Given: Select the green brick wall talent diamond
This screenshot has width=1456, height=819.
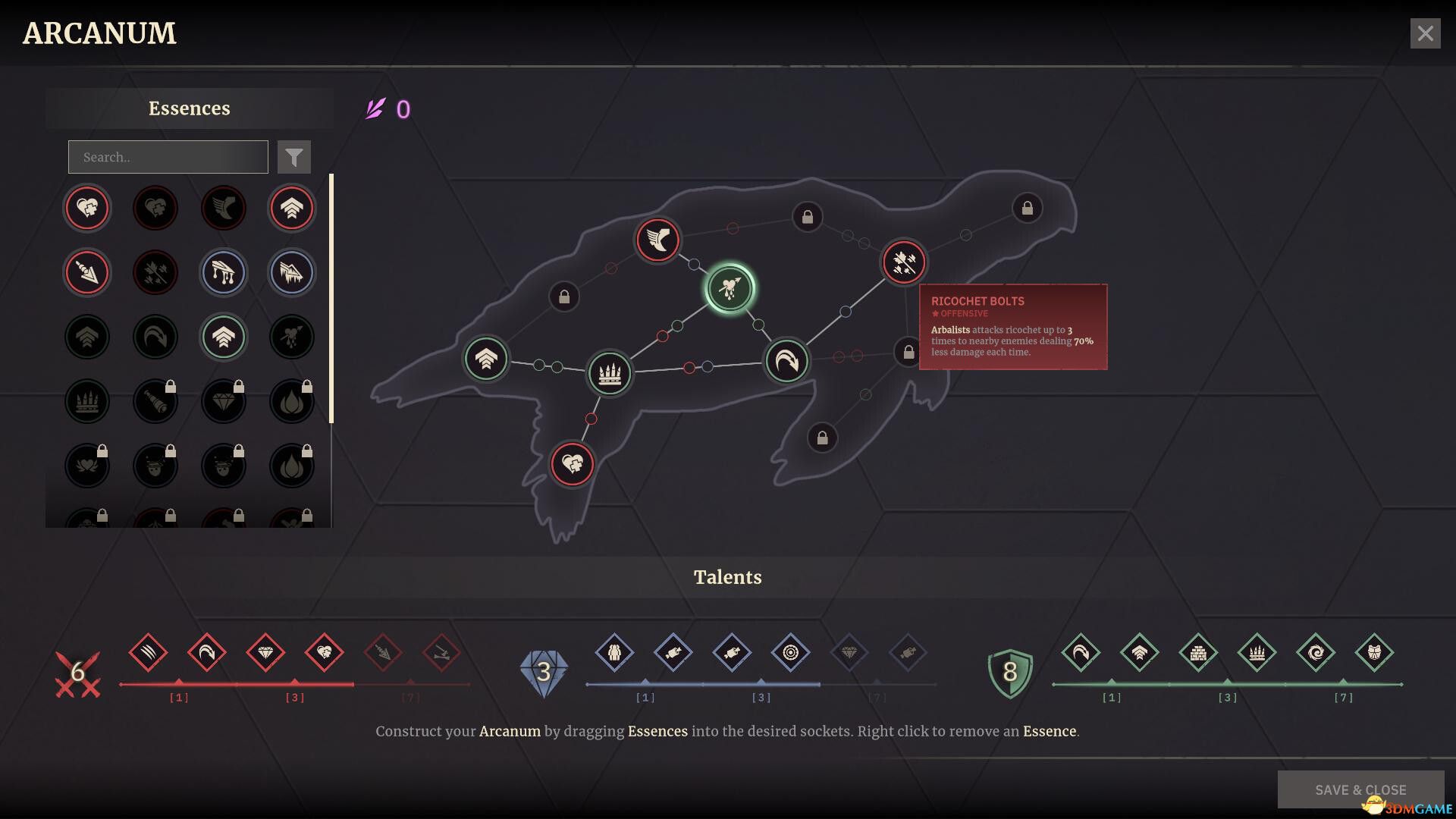Looking at the screenshot, I should [1199, 652].
